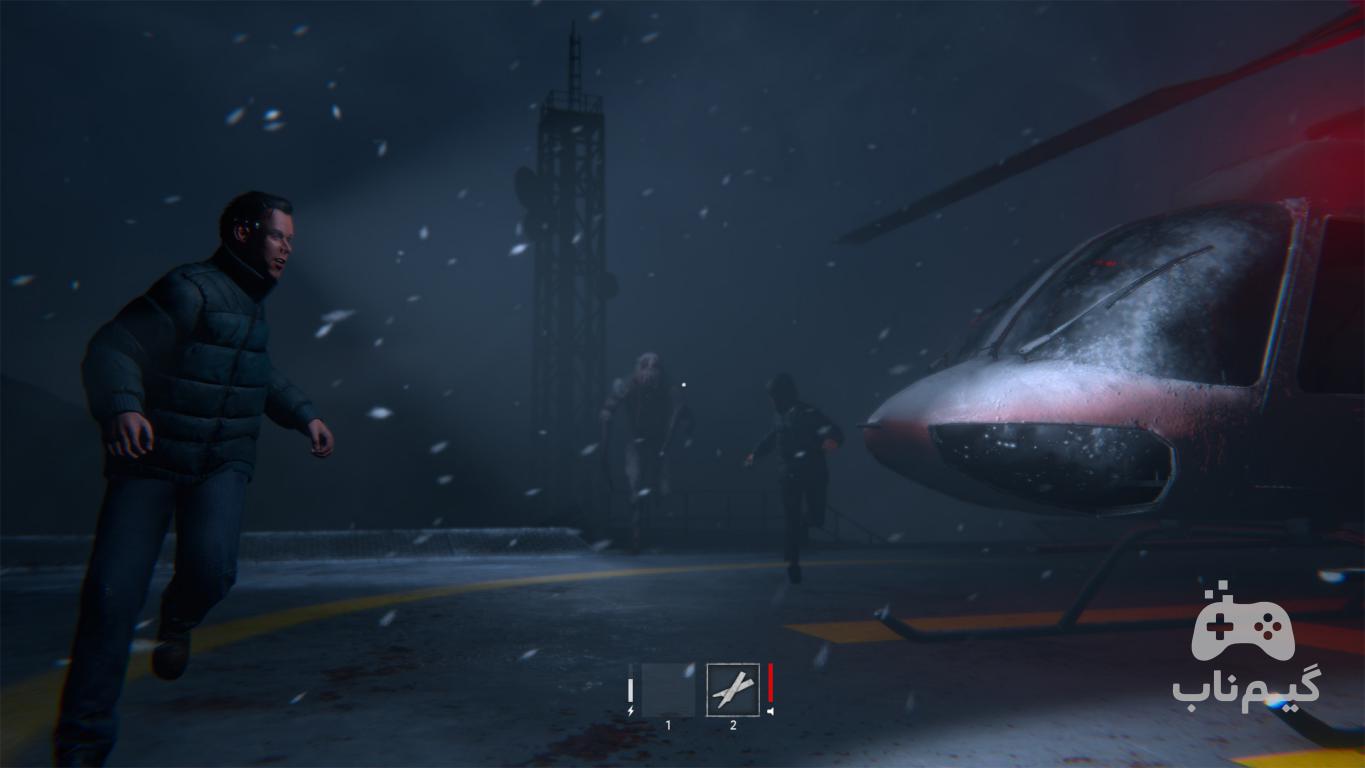
Task: Select the crossed glow sticks hotbar slot
Action: point(733,689)
